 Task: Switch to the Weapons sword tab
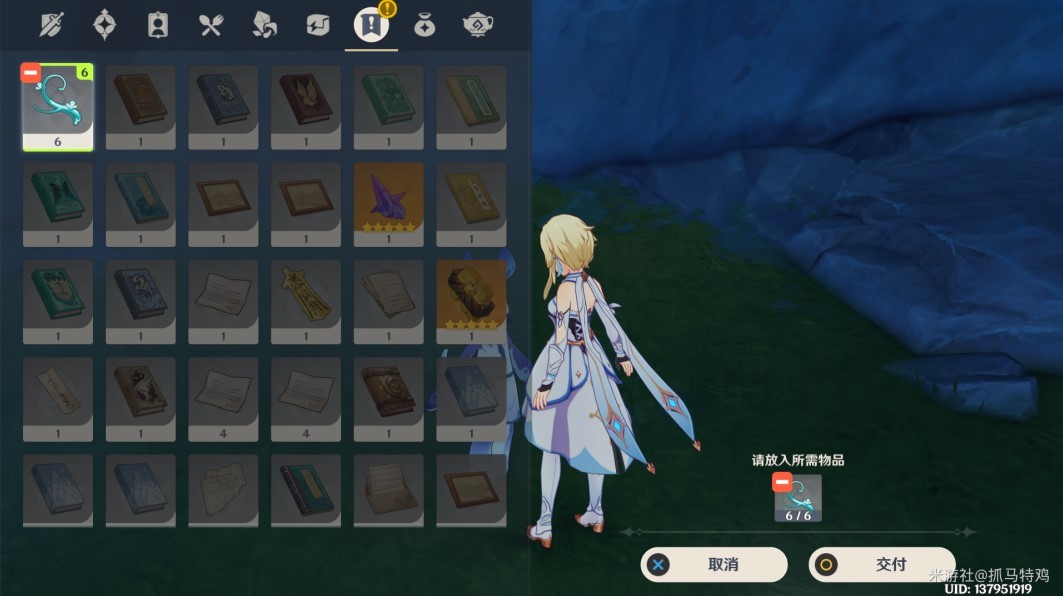coord(52,25)
